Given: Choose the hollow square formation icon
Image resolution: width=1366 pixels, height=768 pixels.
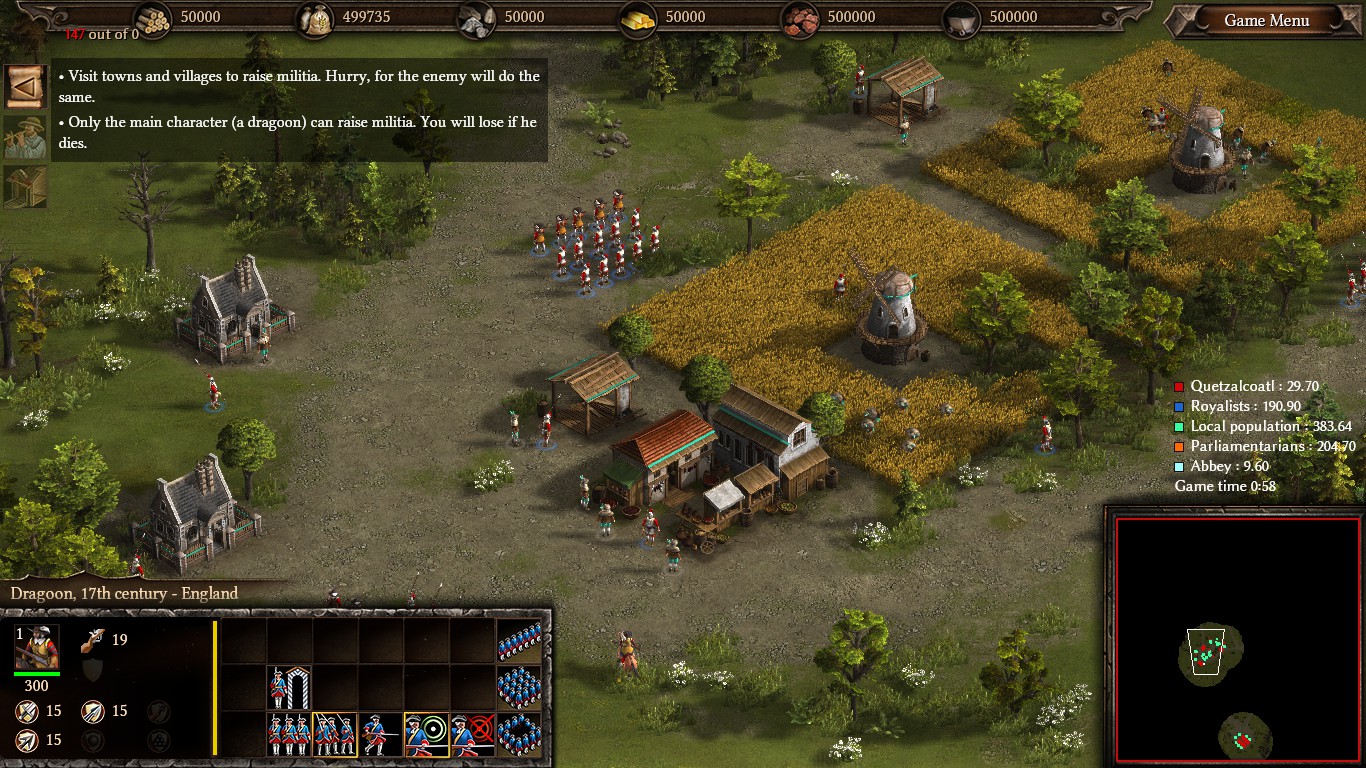Looking at the screenshot, I should (519, 734).
